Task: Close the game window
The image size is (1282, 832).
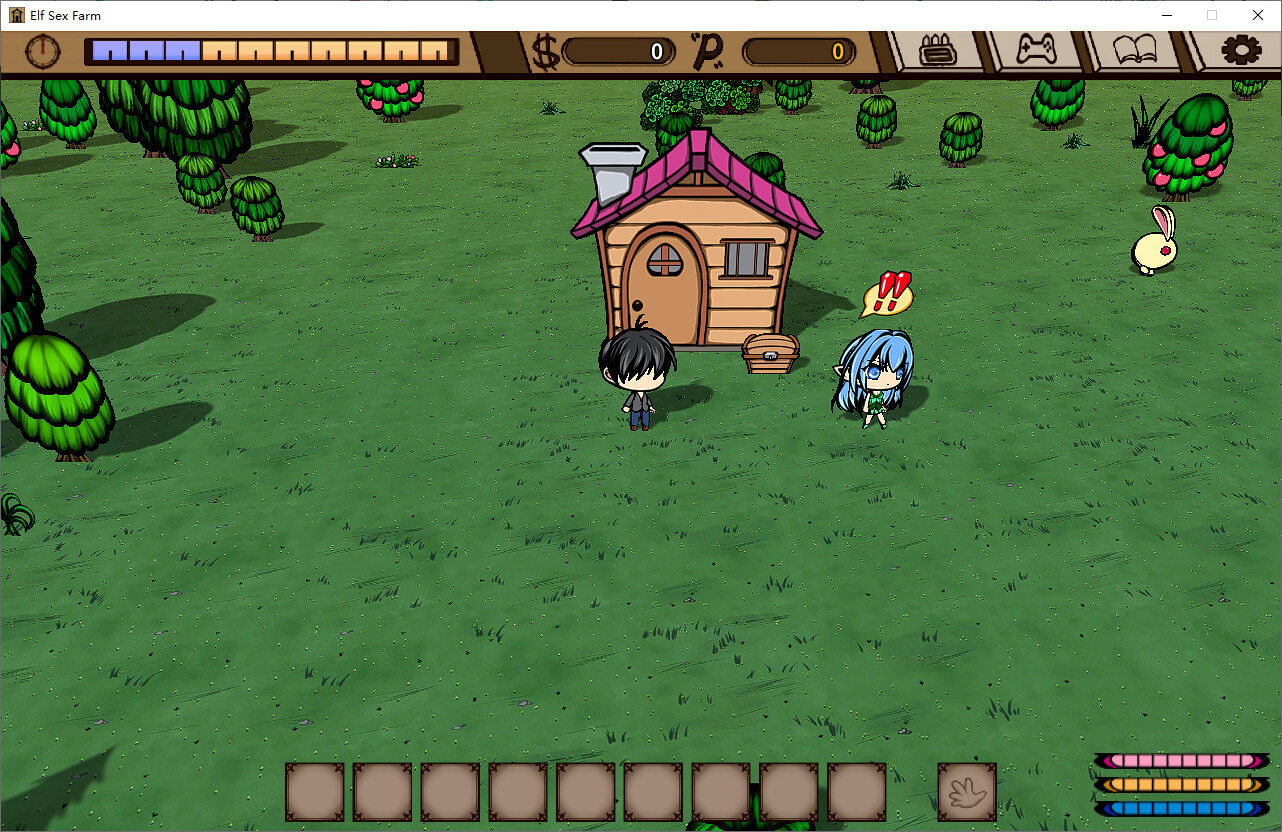Action: [1258, 15]
